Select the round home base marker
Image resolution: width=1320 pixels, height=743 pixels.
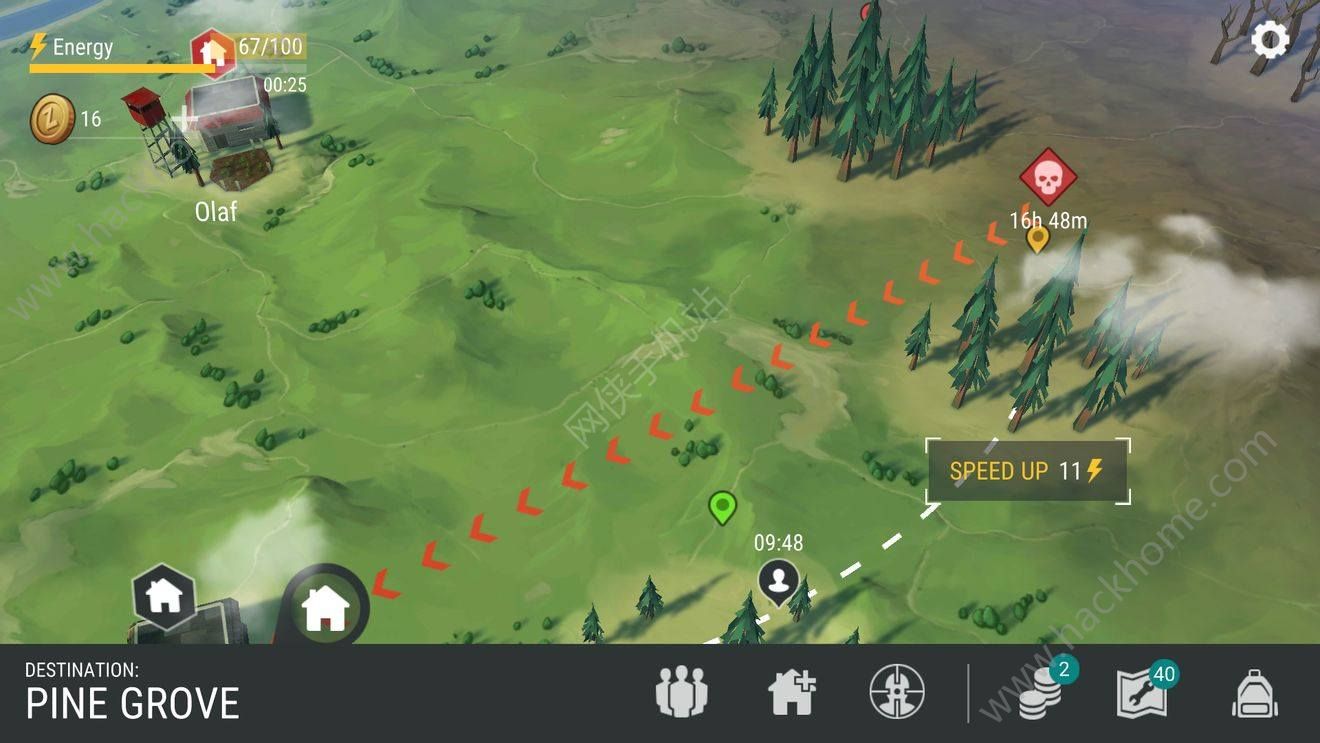tap(324, 608)
